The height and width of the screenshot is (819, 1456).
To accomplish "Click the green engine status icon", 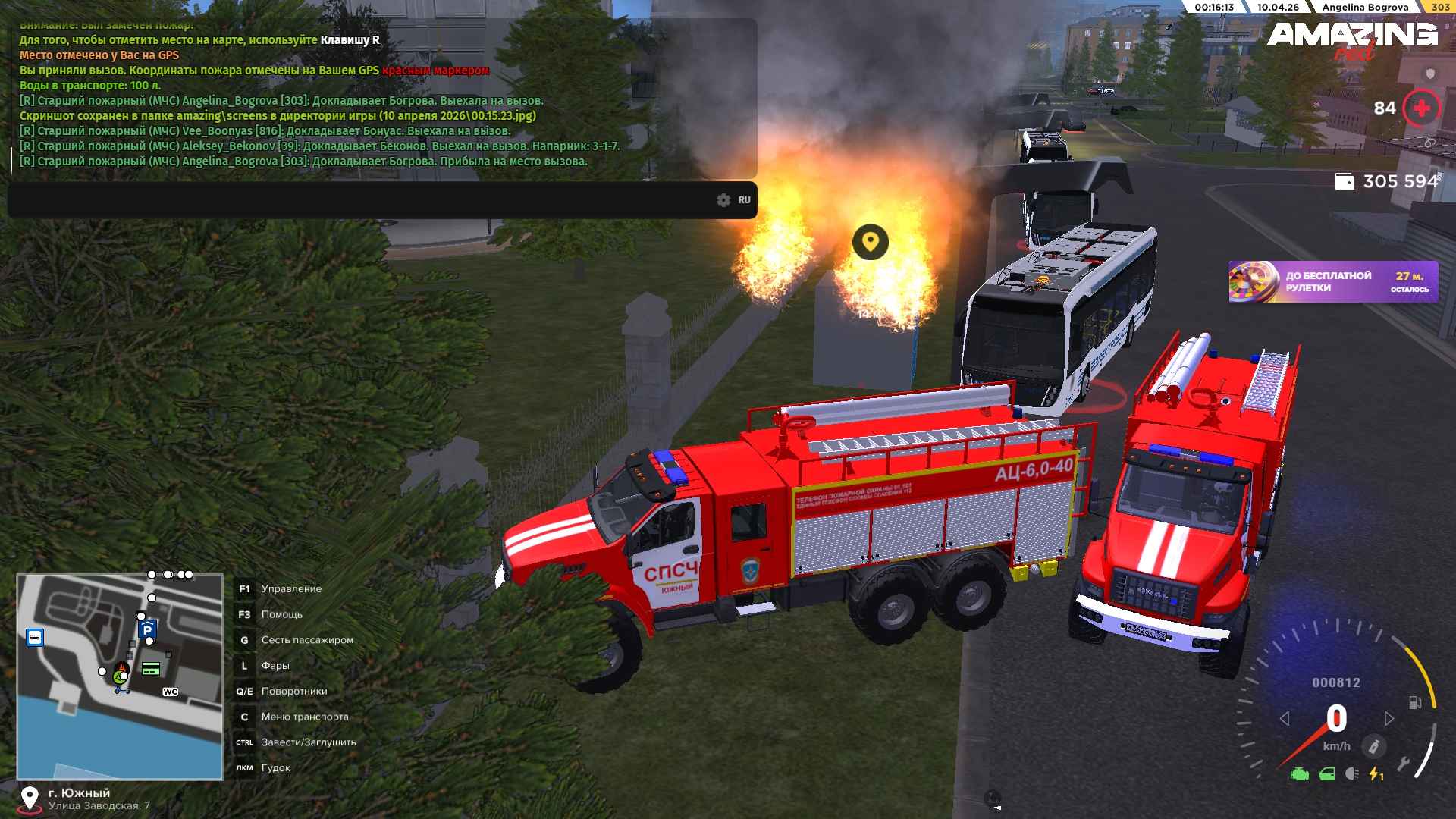I will pos(1300,774).
